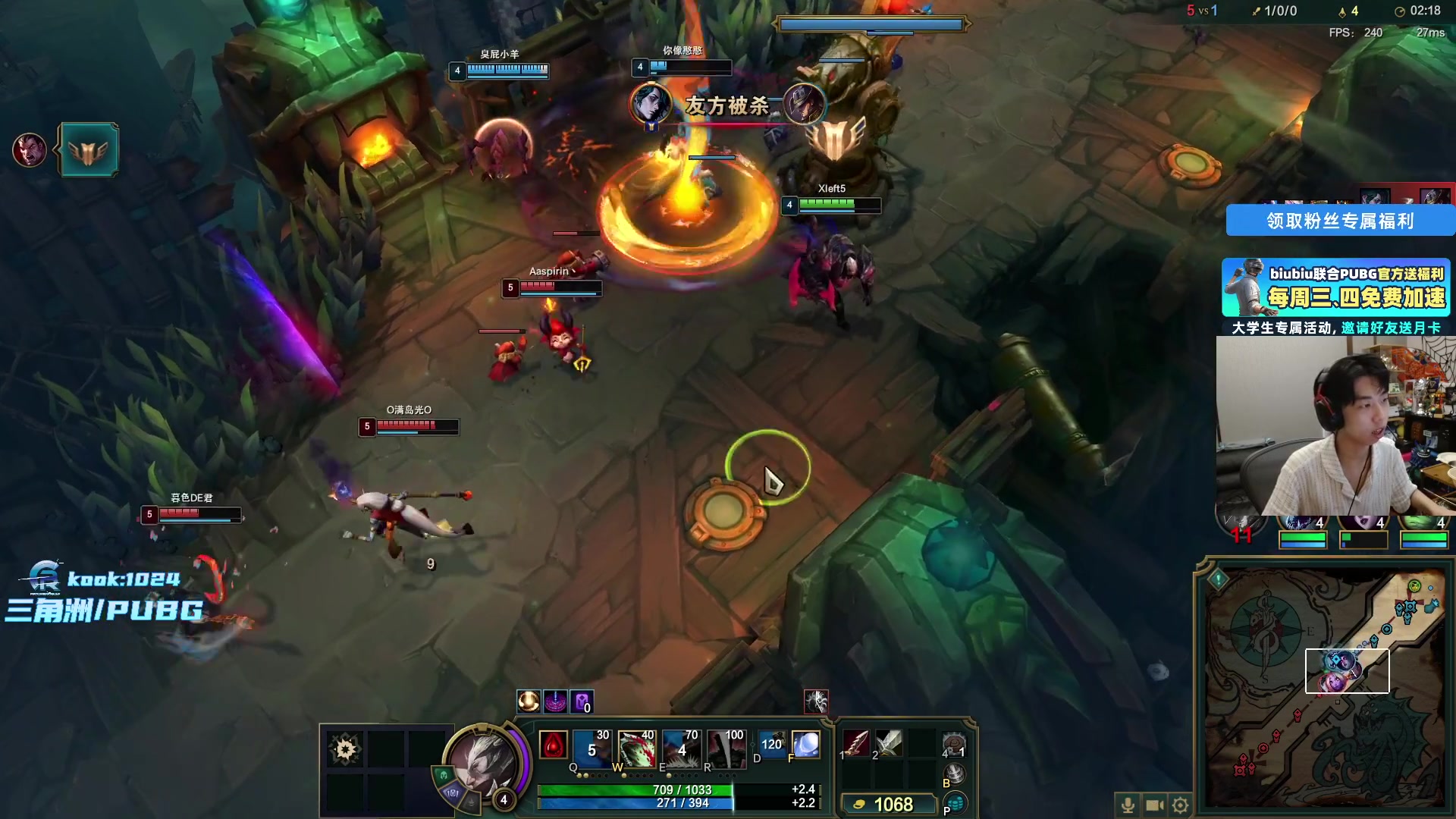Cast the D summoner spell
This screenshot has height=819, width=1456.
click(770, 745)
